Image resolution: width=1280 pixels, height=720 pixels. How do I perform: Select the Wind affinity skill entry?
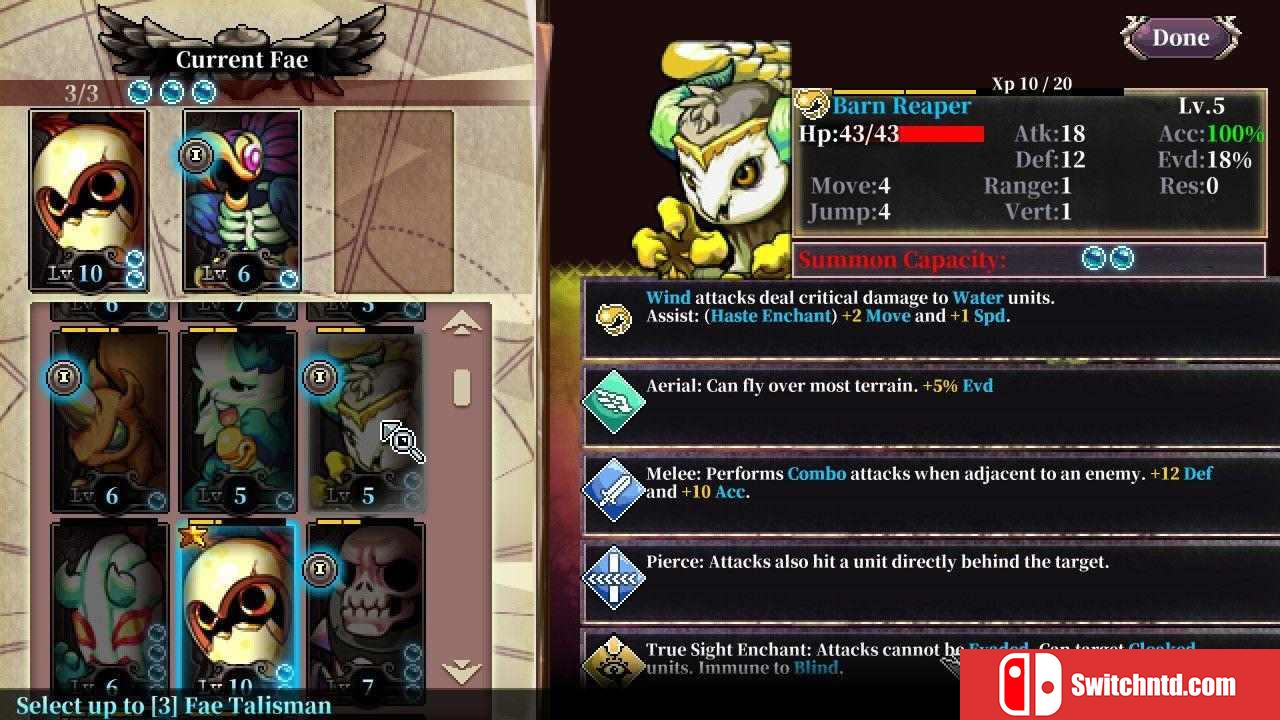point(930,316)
